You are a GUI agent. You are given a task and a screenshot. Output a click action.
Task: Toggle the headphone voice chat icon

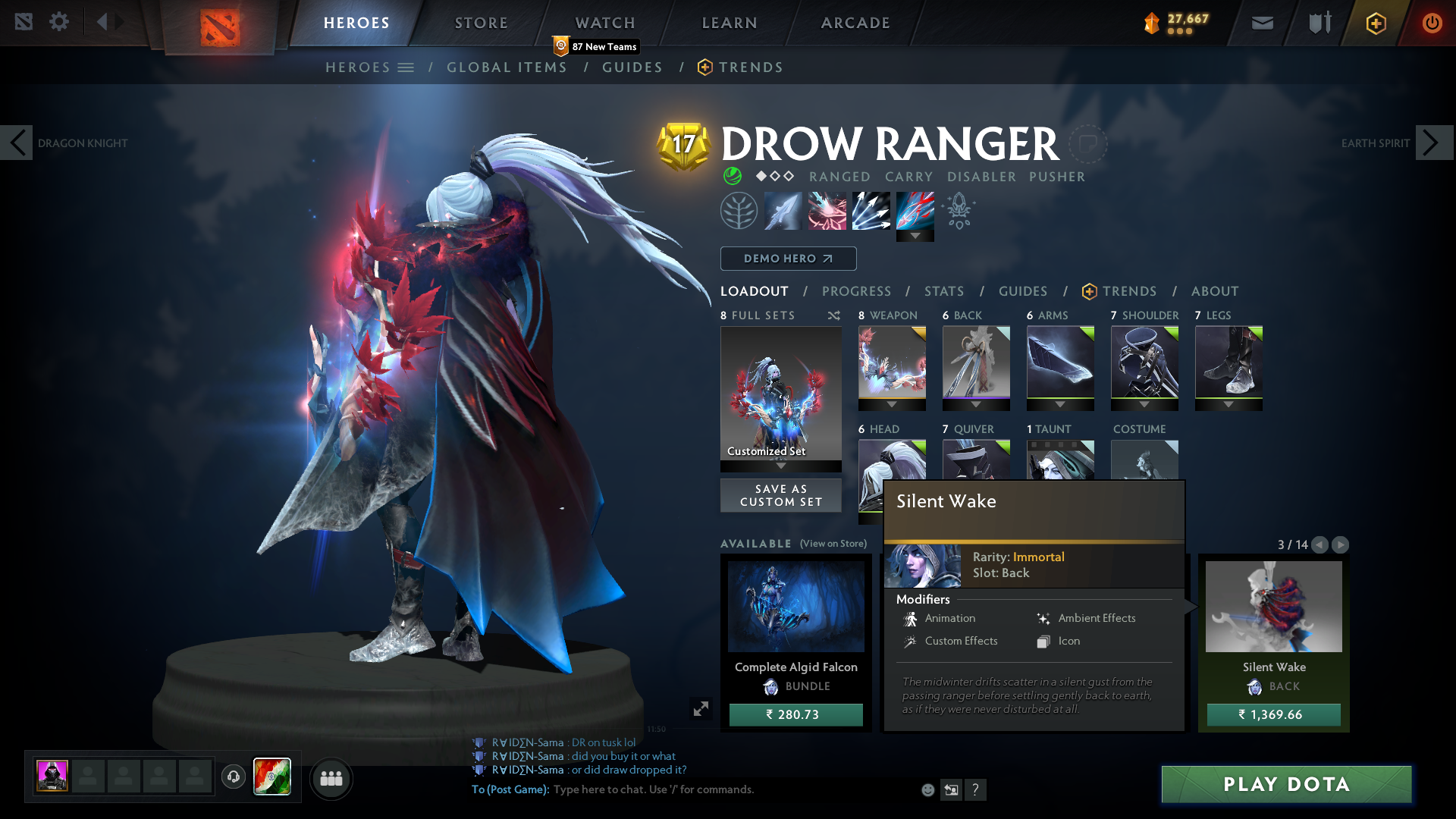pos(234,777)
